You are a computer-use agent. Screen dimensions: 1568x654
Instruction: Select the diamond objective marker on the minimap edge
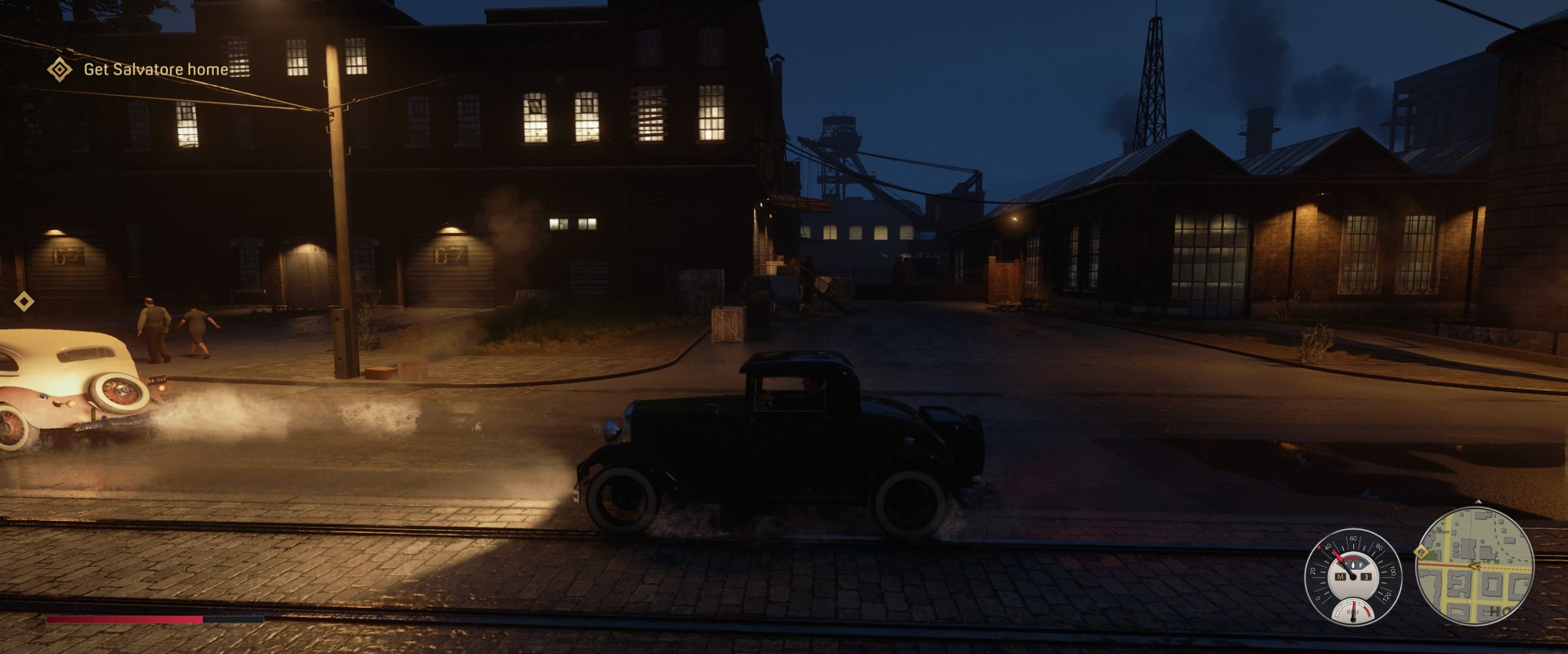point(1421,552)
